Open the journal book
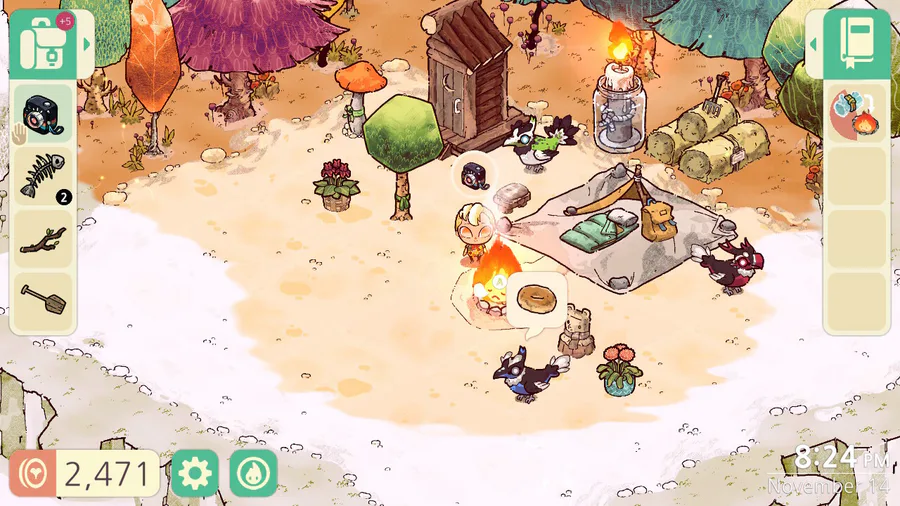900x506 pixels. coord(858,45)
